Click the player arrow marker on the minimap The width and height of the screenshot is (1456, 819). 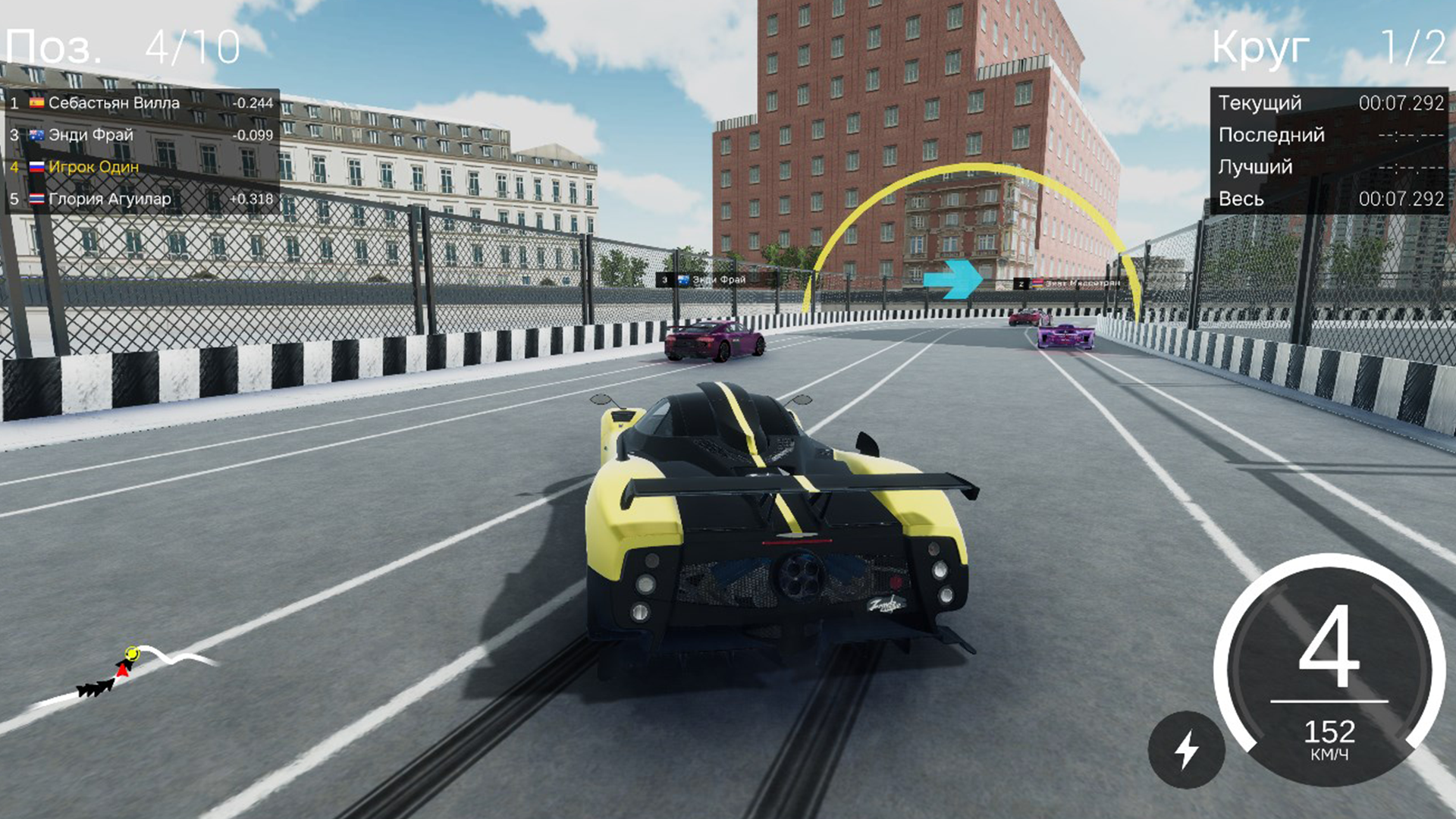121,670
